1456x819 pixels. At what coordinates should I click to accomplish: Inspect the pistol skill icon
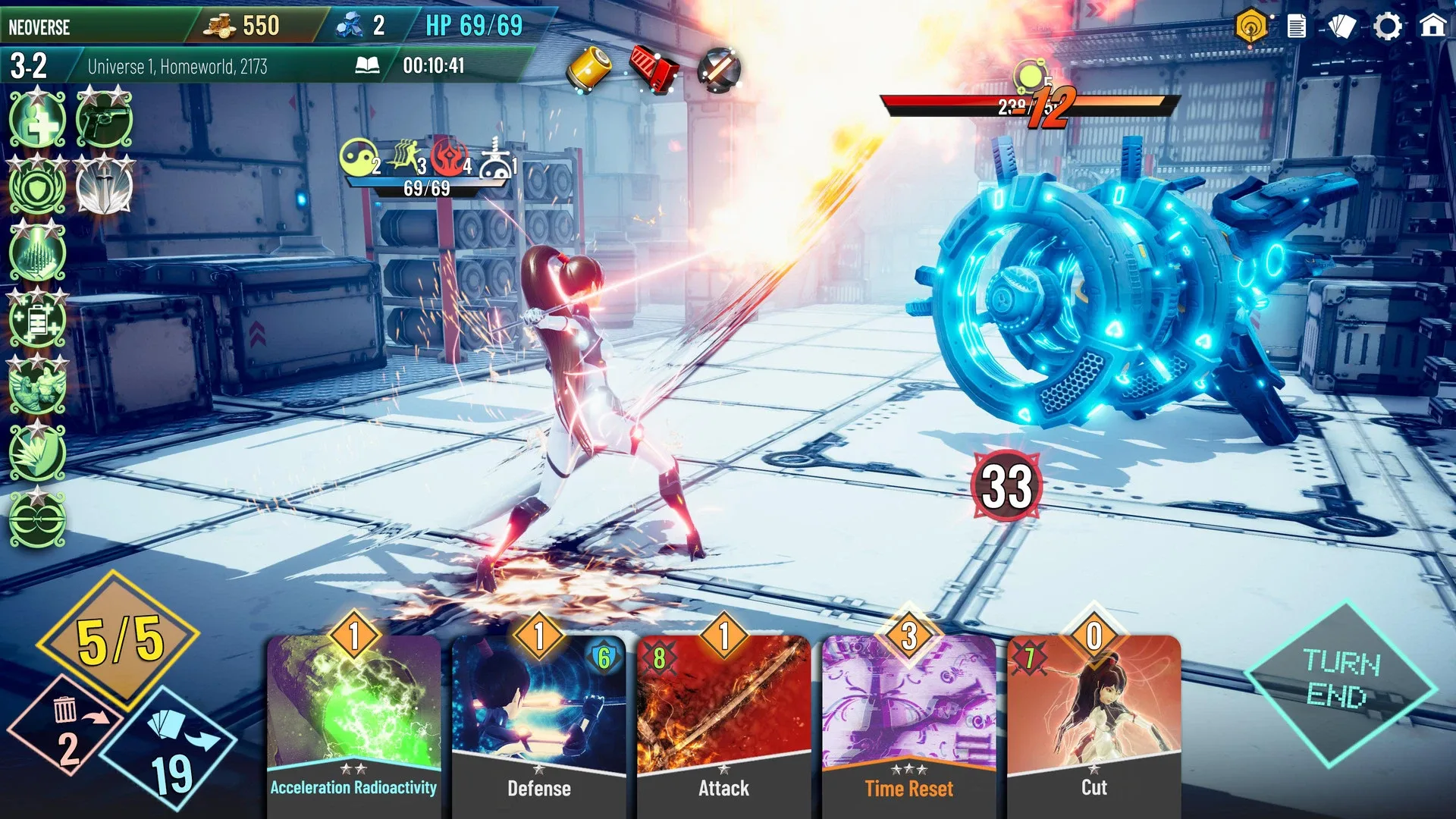pos(104,120)
